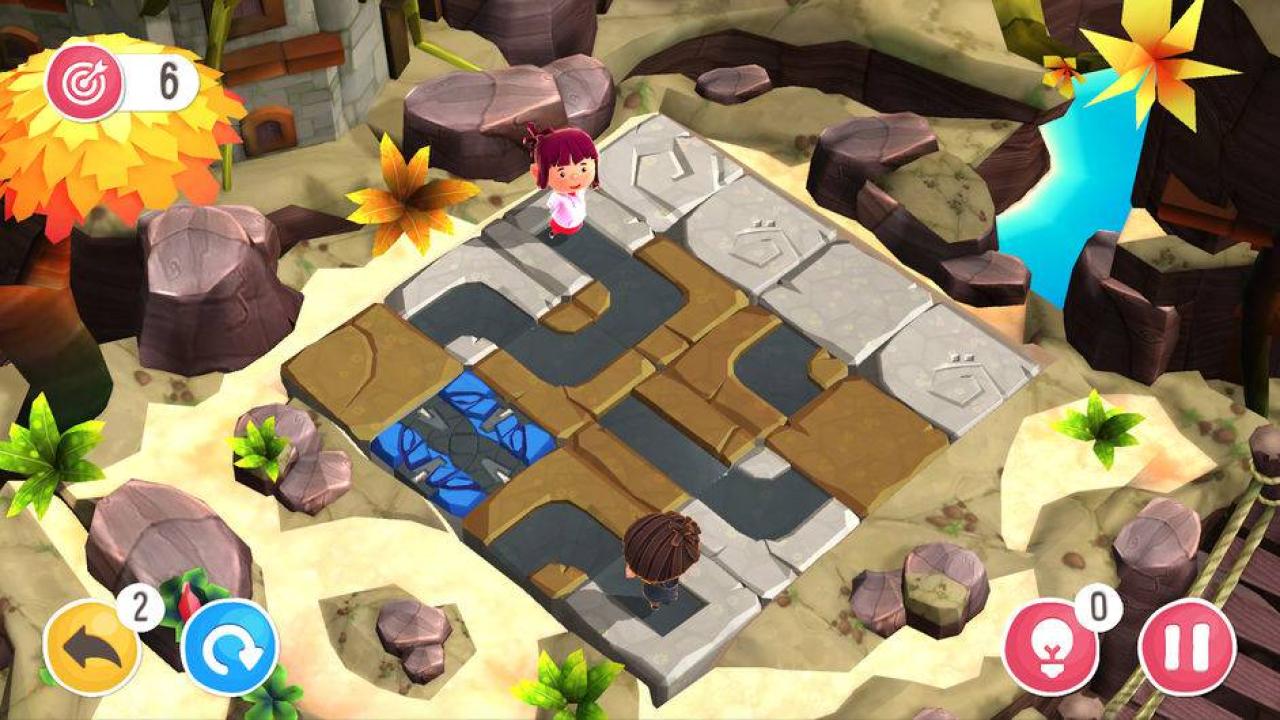
Task: Restart the level with the blue button
Action: (230, 647)
